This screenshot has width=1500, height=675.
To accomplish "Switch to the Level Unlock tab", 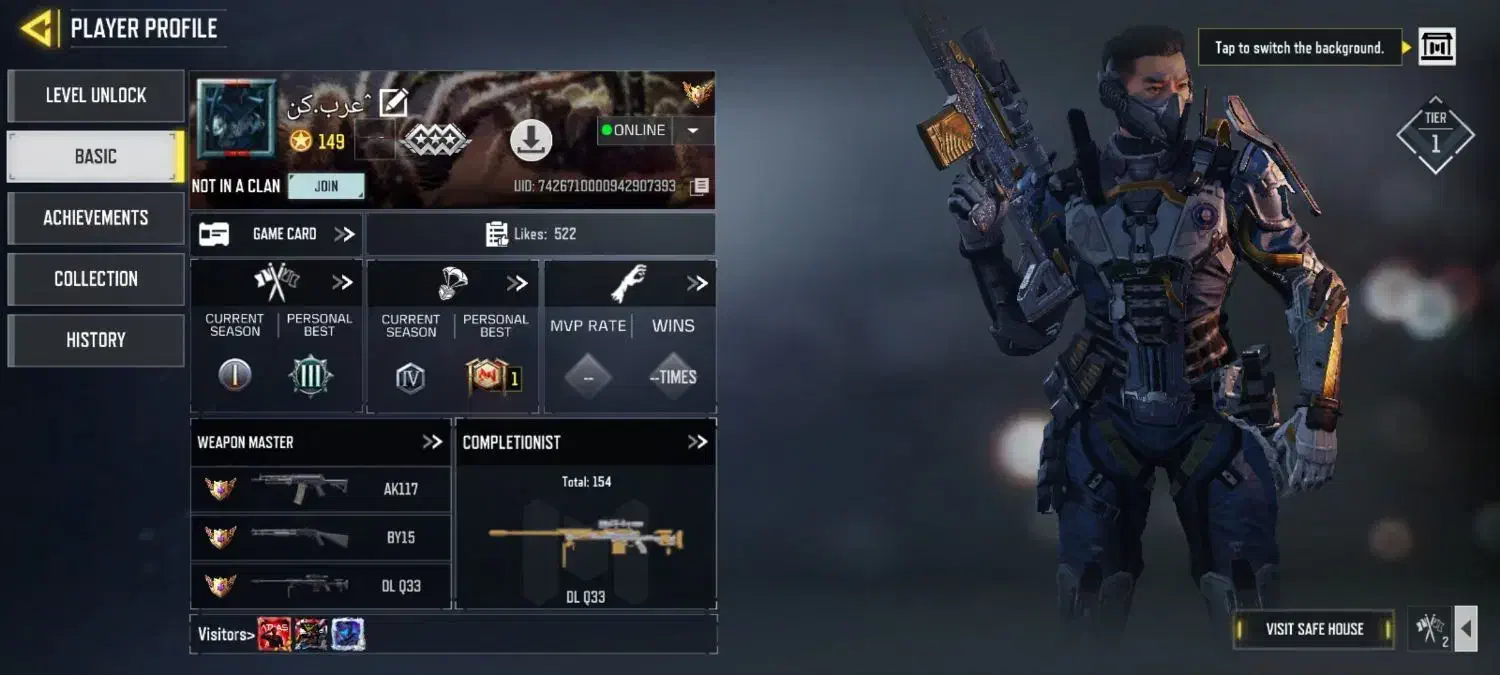I will point(96,96).
